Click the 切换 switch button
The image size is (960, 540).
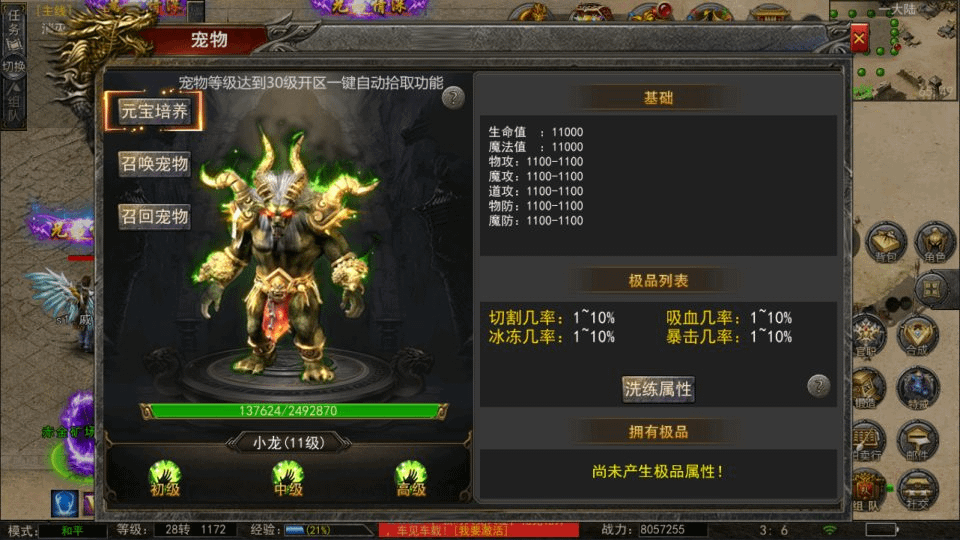pos(14,73)
